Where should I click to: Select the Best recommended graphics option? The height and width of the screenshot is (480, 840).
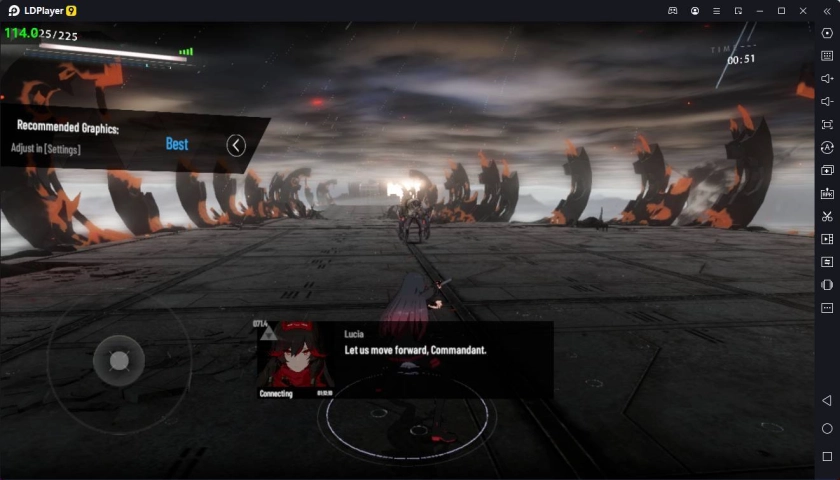tap(177, 144)
